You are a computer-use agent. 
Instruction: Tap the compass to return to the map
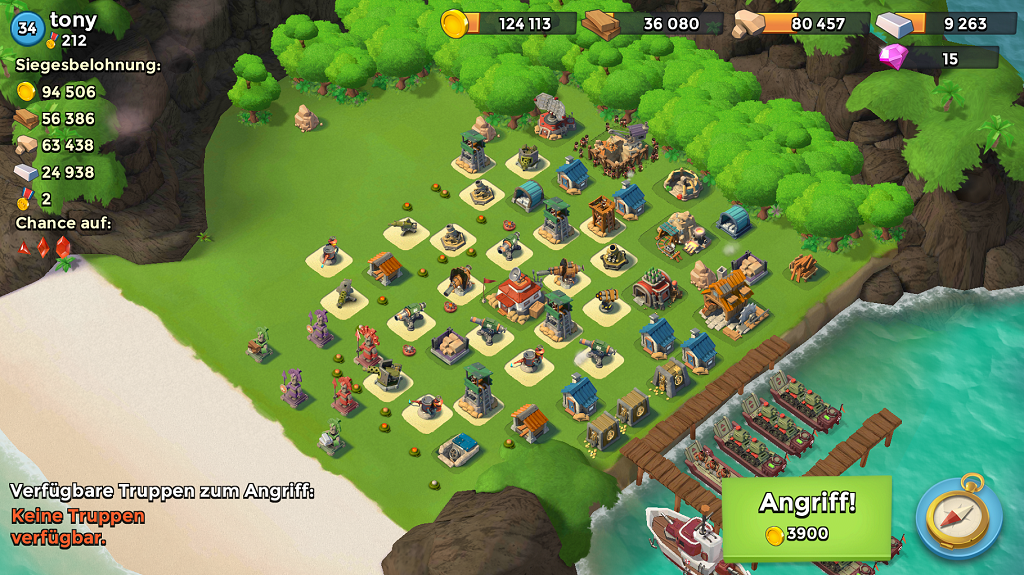(x=958, y=516)
